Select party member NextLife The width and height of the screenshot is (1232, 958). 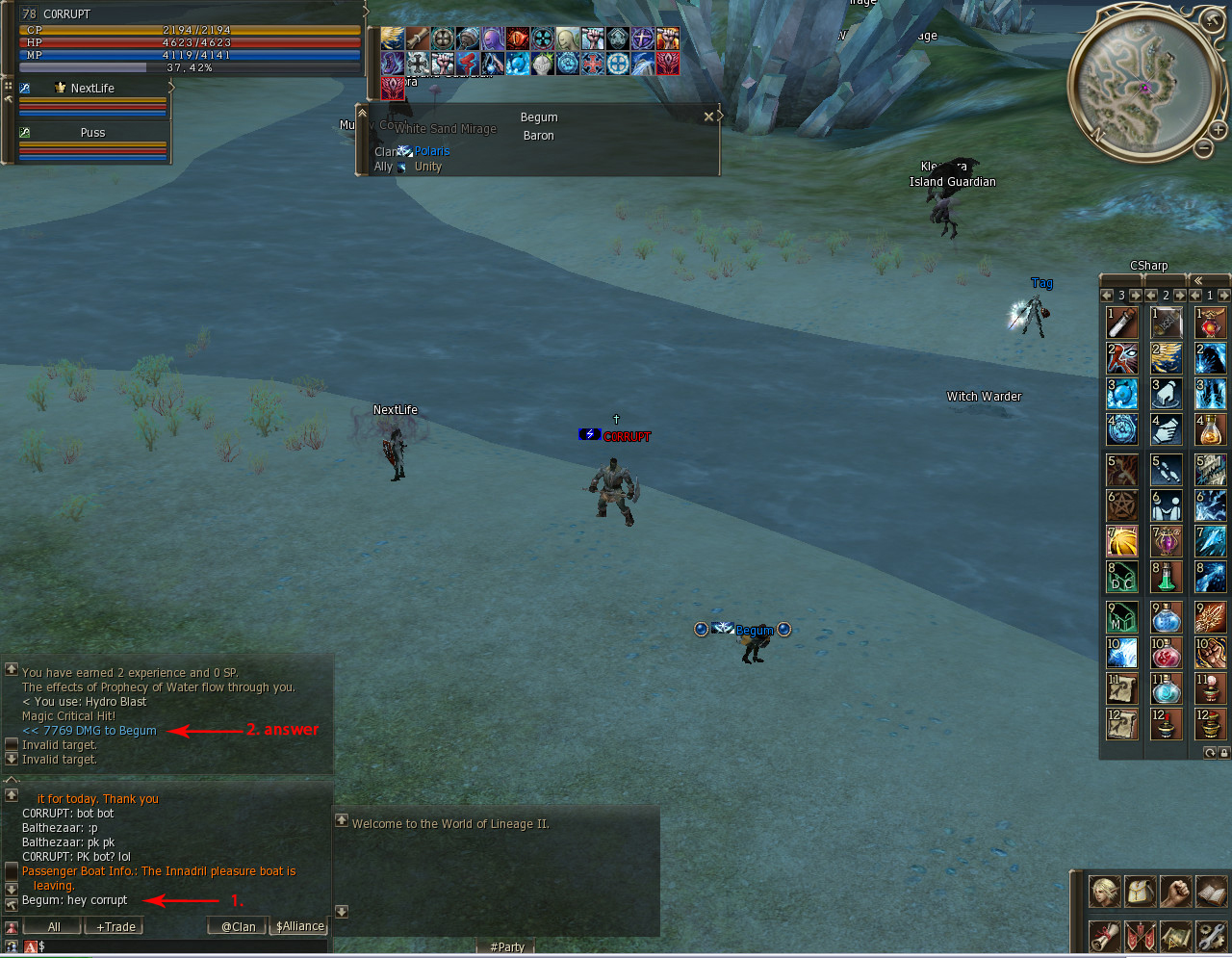pos(92,88)
